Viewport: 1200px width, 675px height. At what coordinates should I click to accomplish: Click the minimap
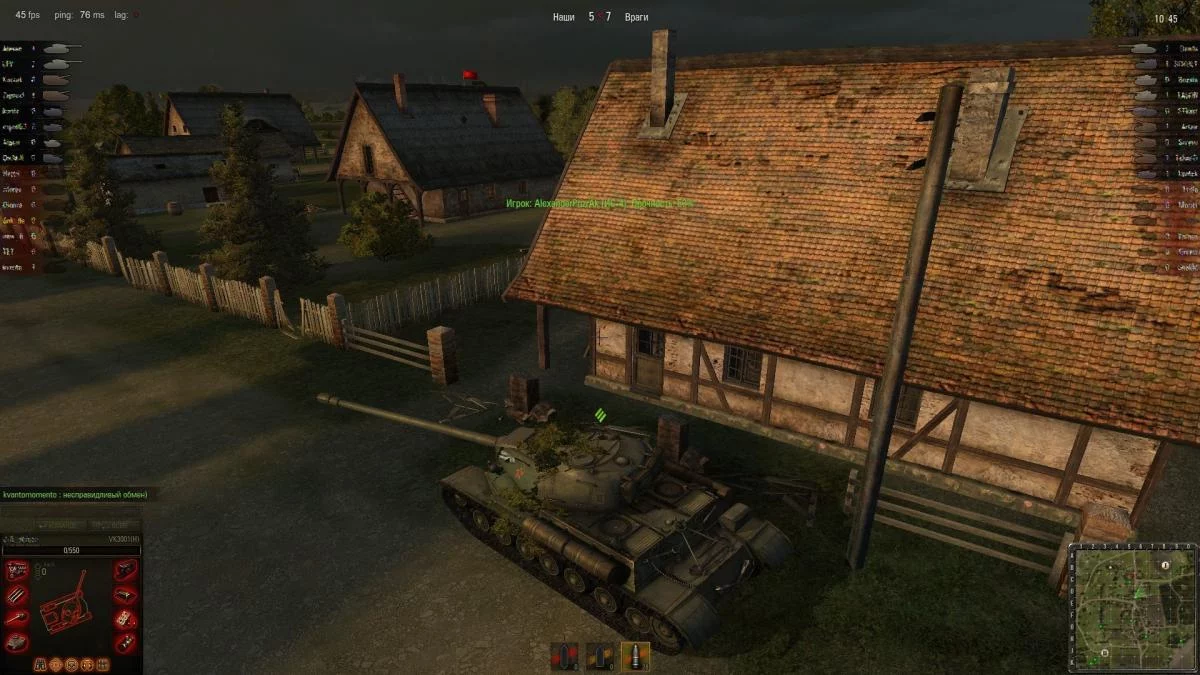click(1133, 606)
